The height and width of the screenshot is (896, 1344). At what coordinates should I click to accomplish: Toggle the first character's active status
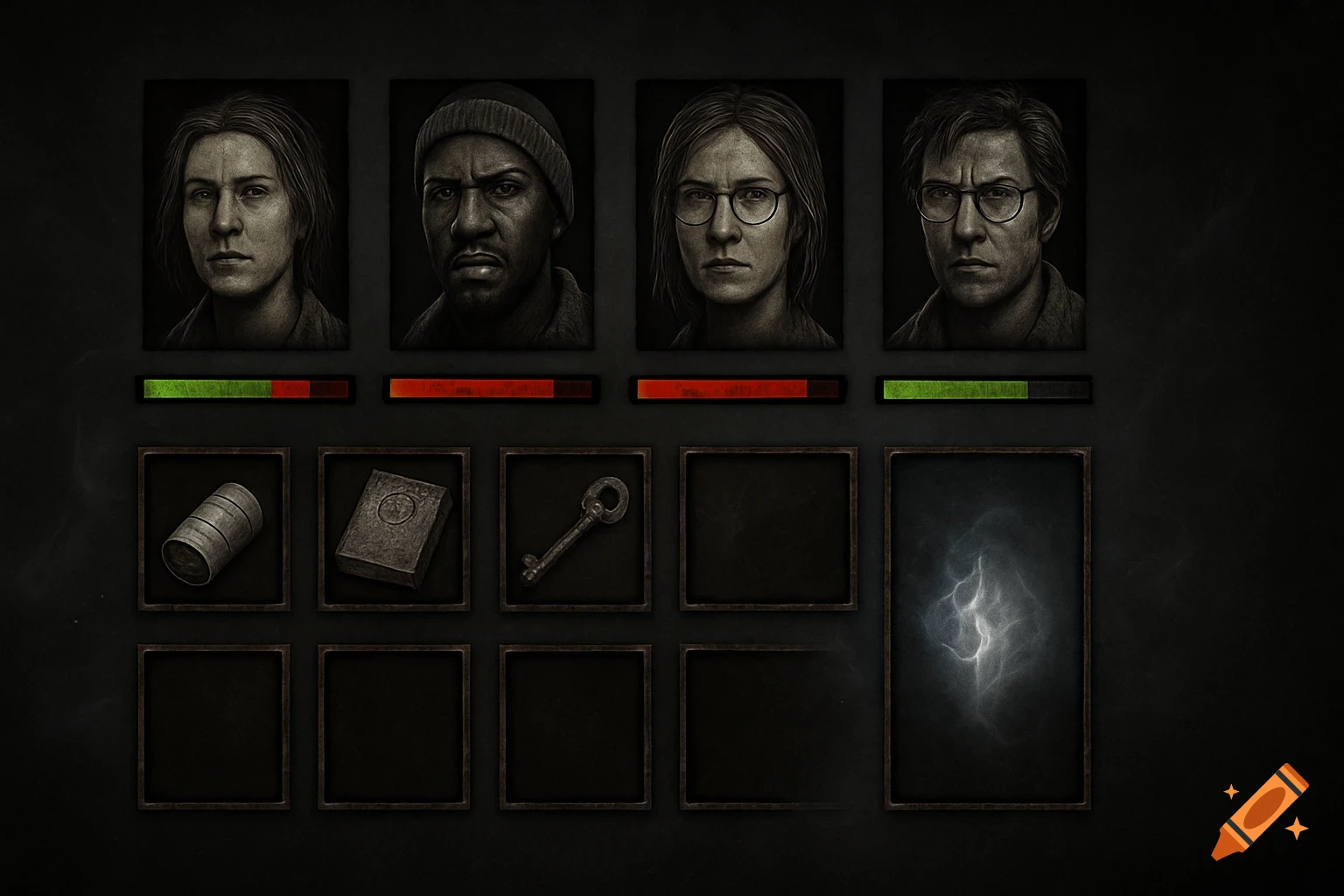tap(247, 214)
